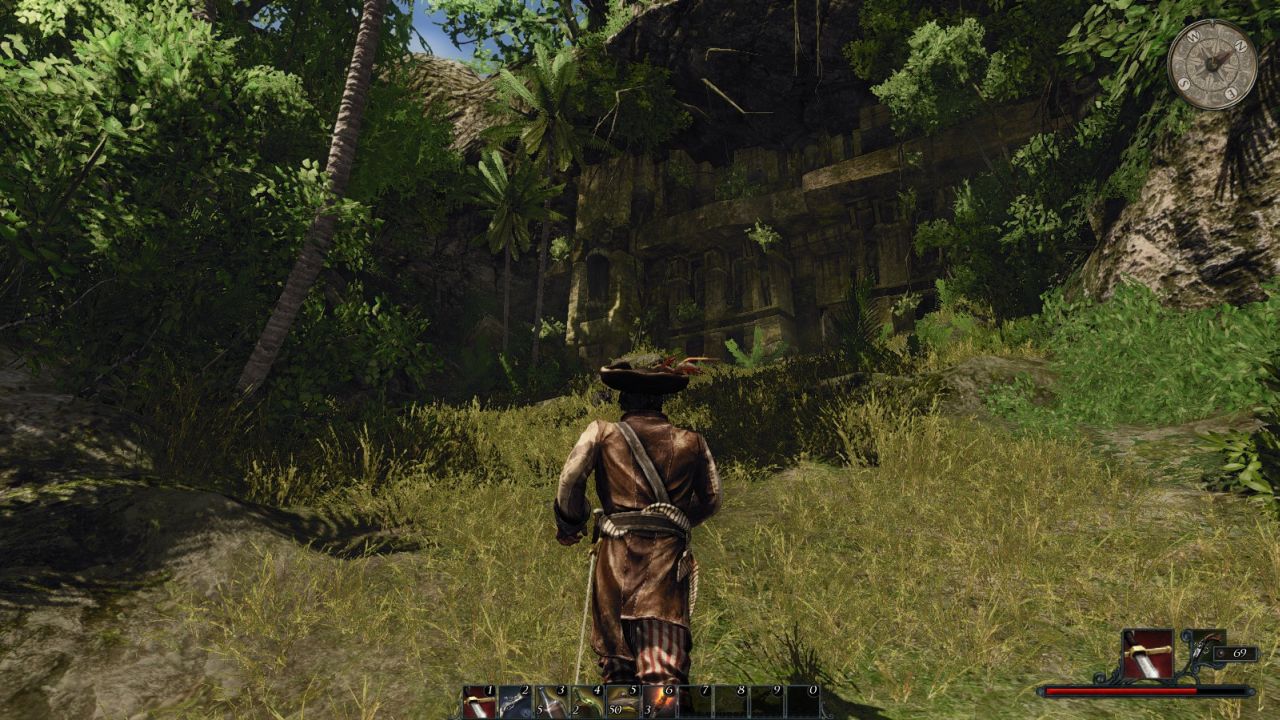The height and width of the screenshot is (720, 1280).
Task: Click the N marker on the compass
Action: (x=1241, y=46)
